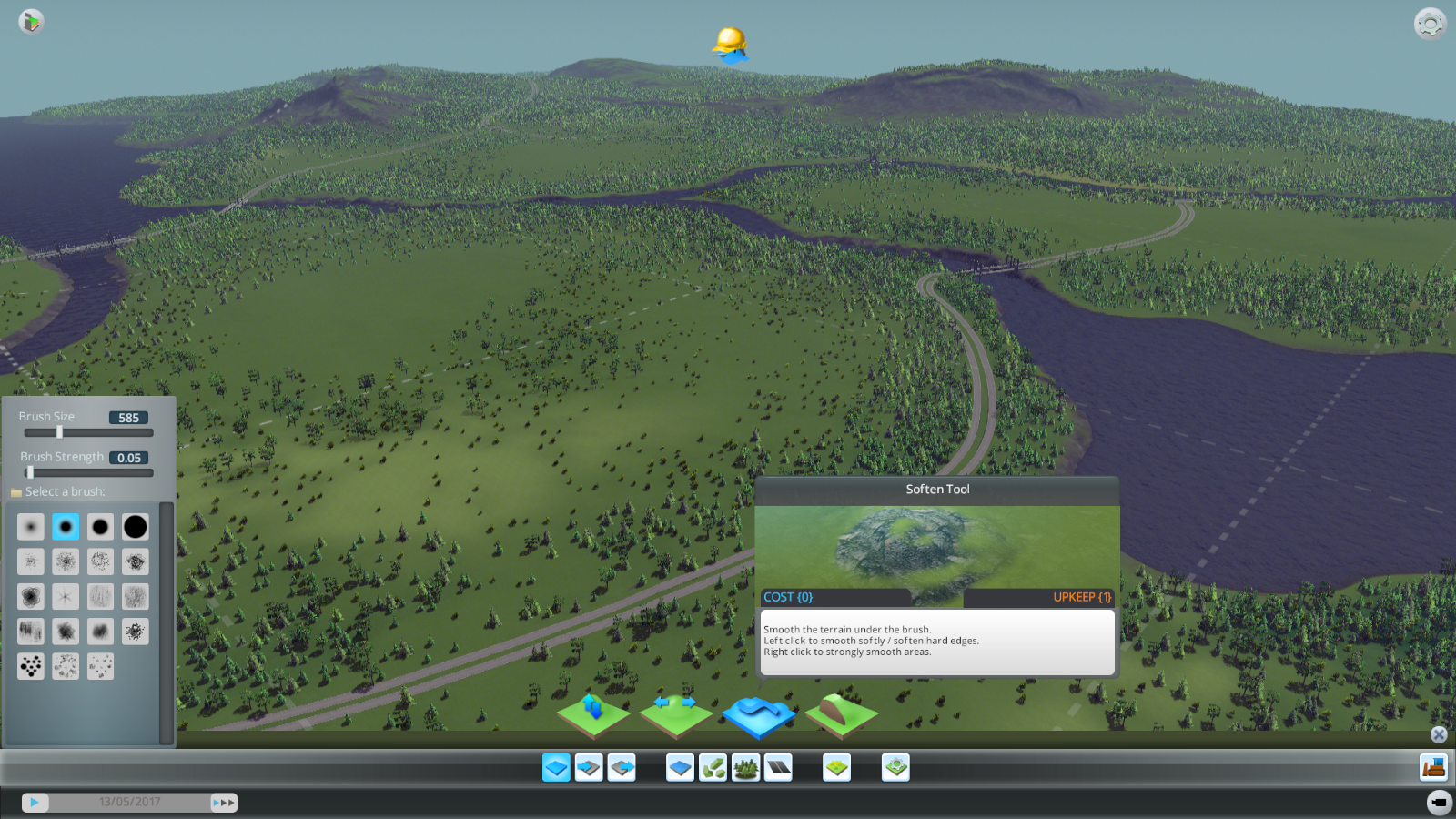
Task: Activate the bulldozer tool
Action: (1433, 768)
